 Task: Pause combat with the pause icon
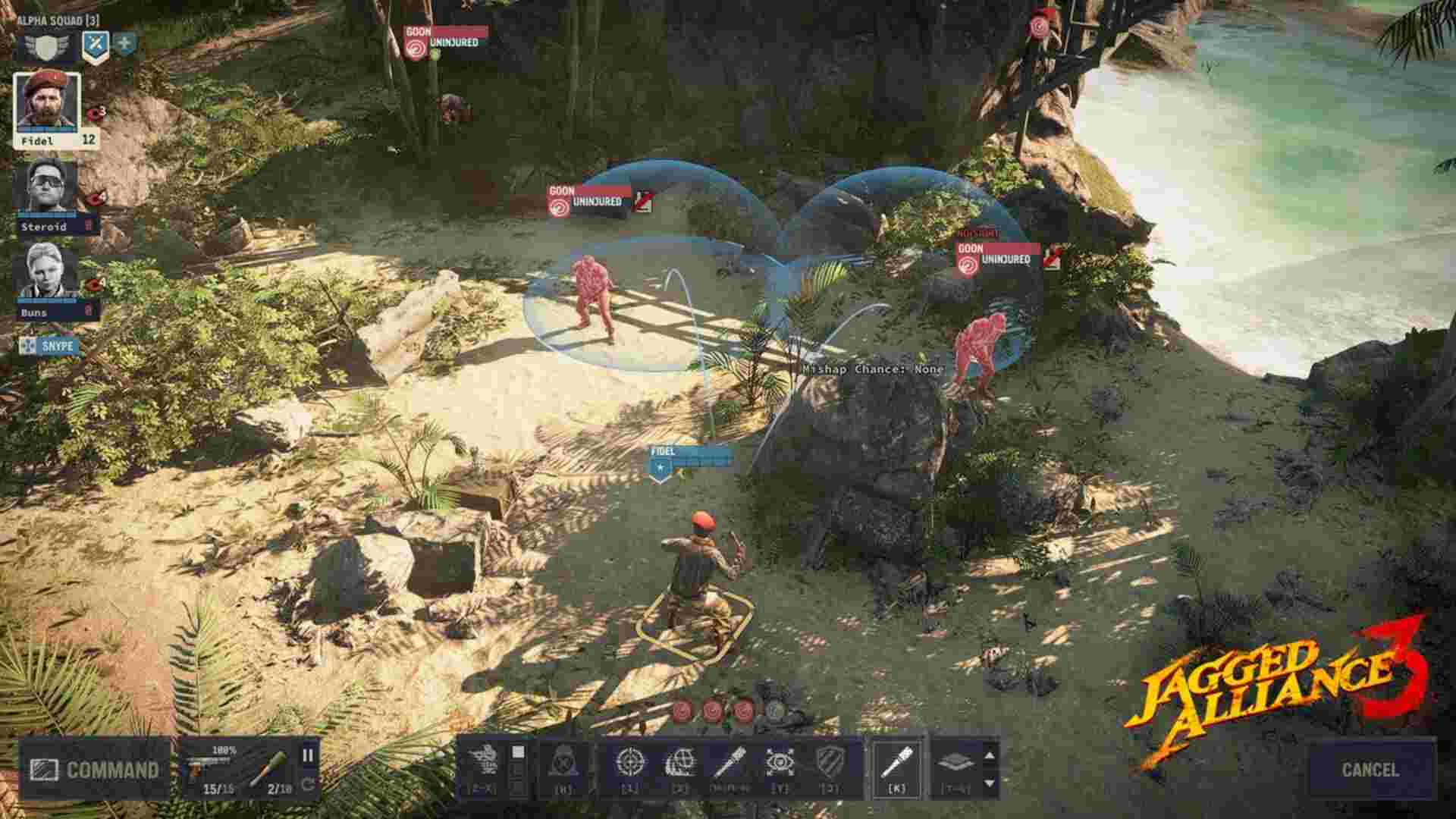point(307,757)
